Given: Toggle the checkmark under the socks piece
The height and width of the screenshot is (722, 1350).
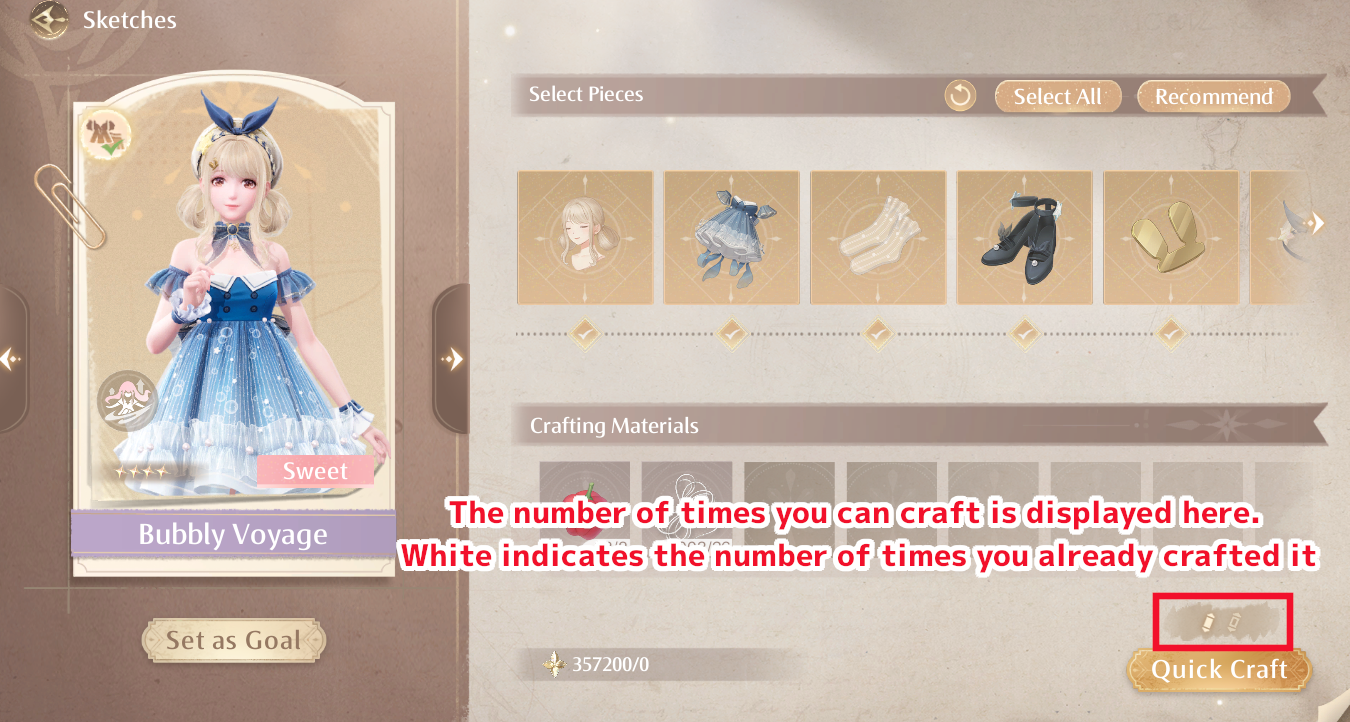Looking at the screenshot, I should pos(878,332).
